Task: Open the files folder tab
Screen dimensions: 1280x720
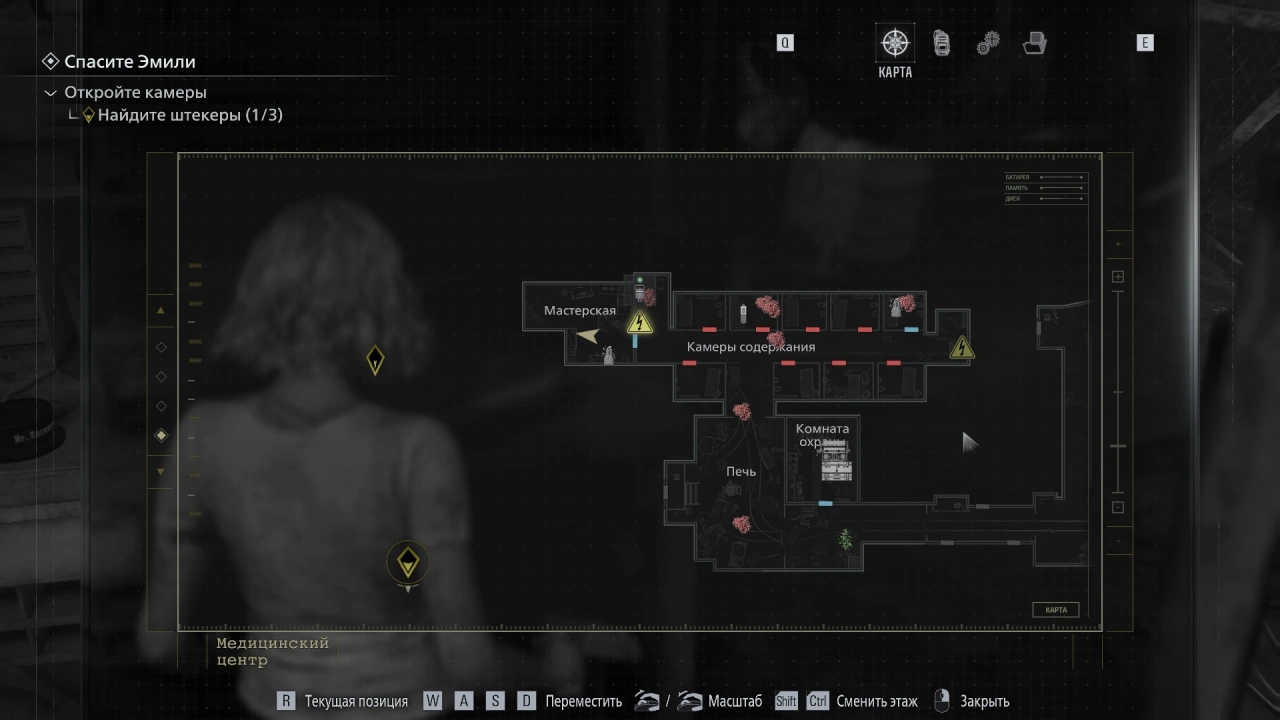Action: coord(1034,44)
